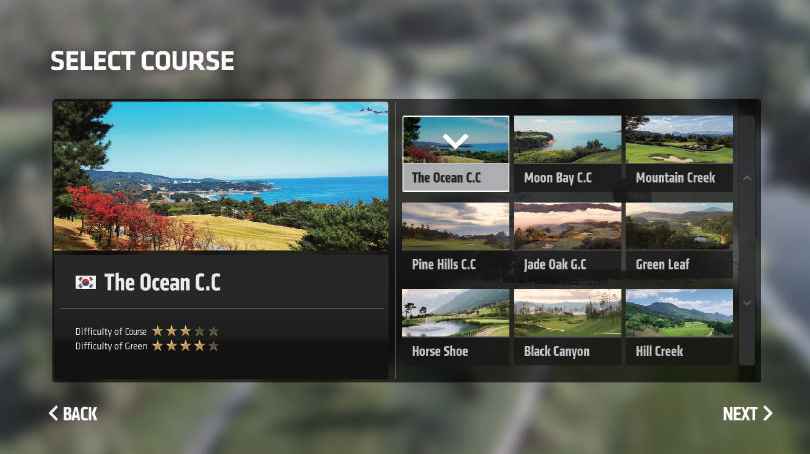
Task: Pick the Green Leaf course tile
Action: 679,240
